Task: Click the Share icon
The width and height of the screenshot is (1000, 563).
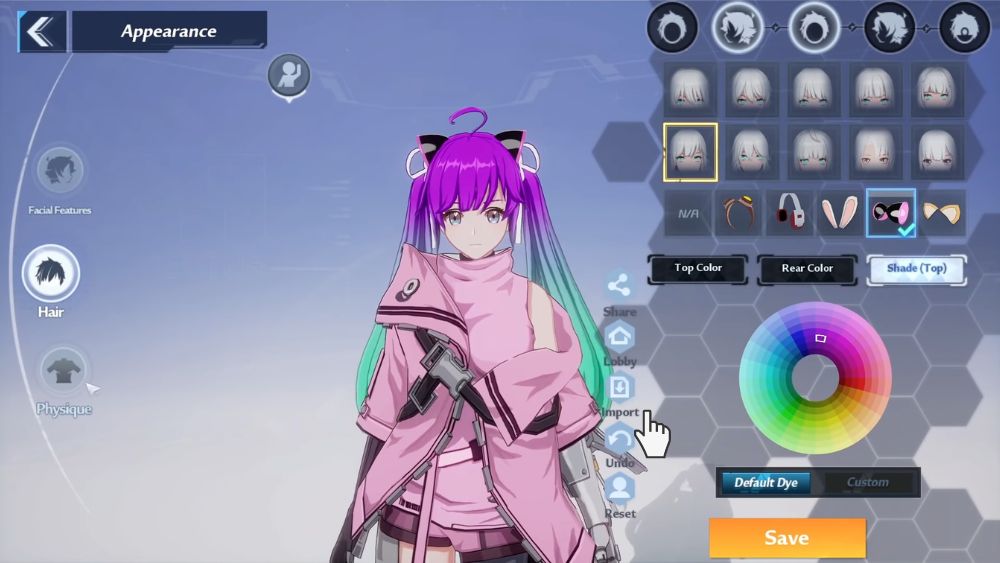Action: point(620,286)
